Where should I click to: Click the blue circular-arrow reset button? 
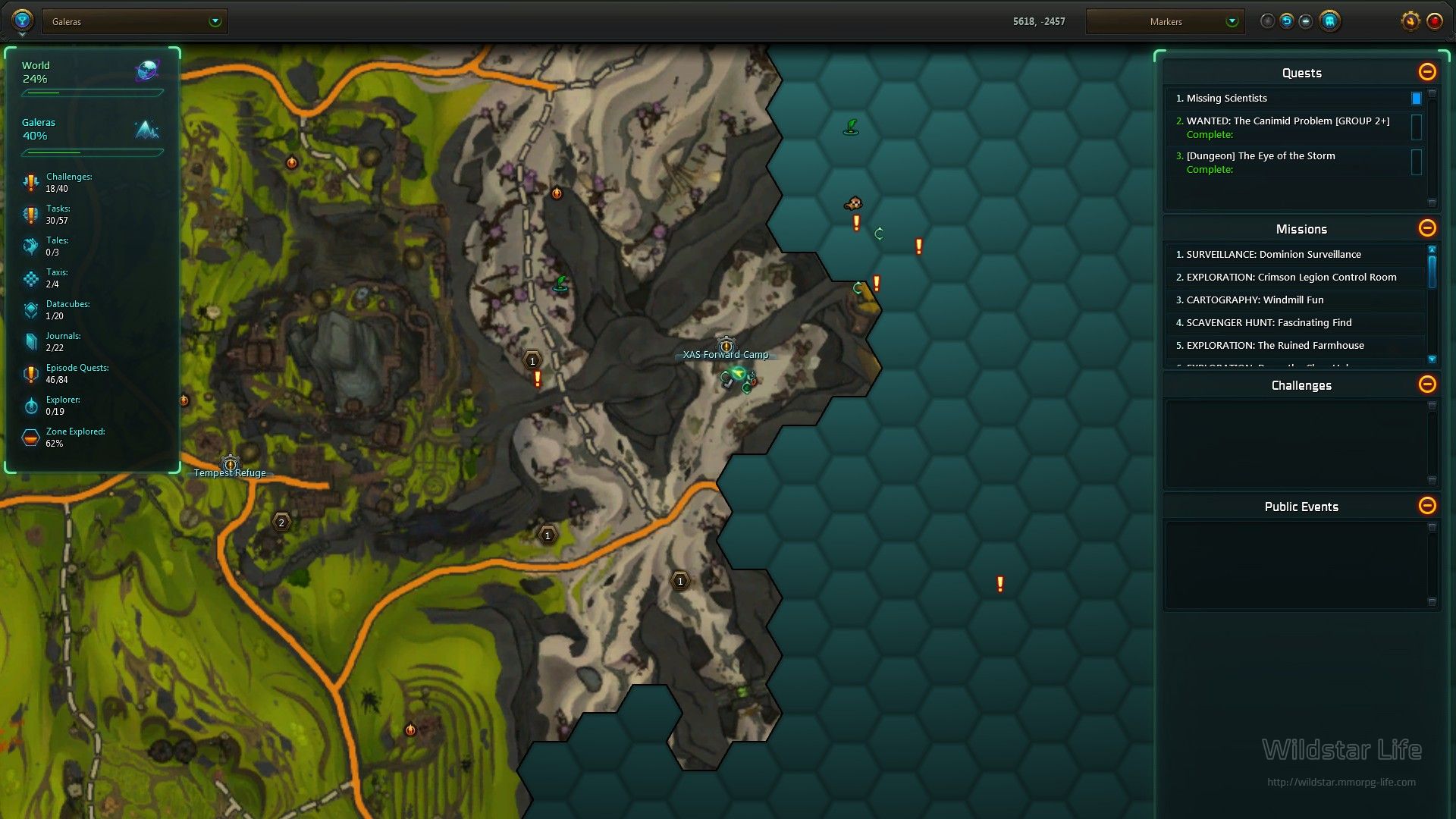pyautogui.click(x=1287, y=21)
